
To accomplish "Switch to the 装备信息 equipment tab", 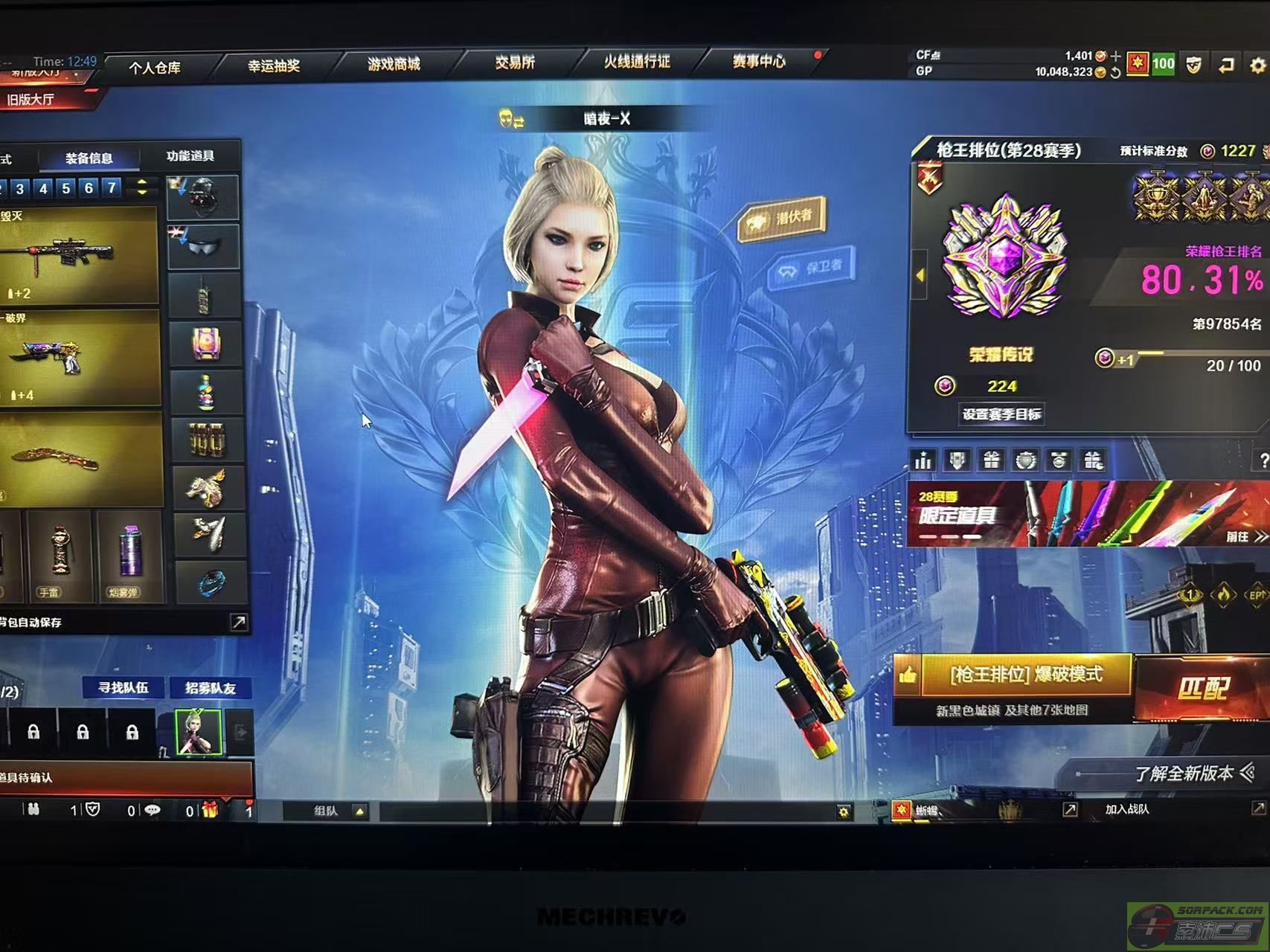I will (x=89, y=158).
